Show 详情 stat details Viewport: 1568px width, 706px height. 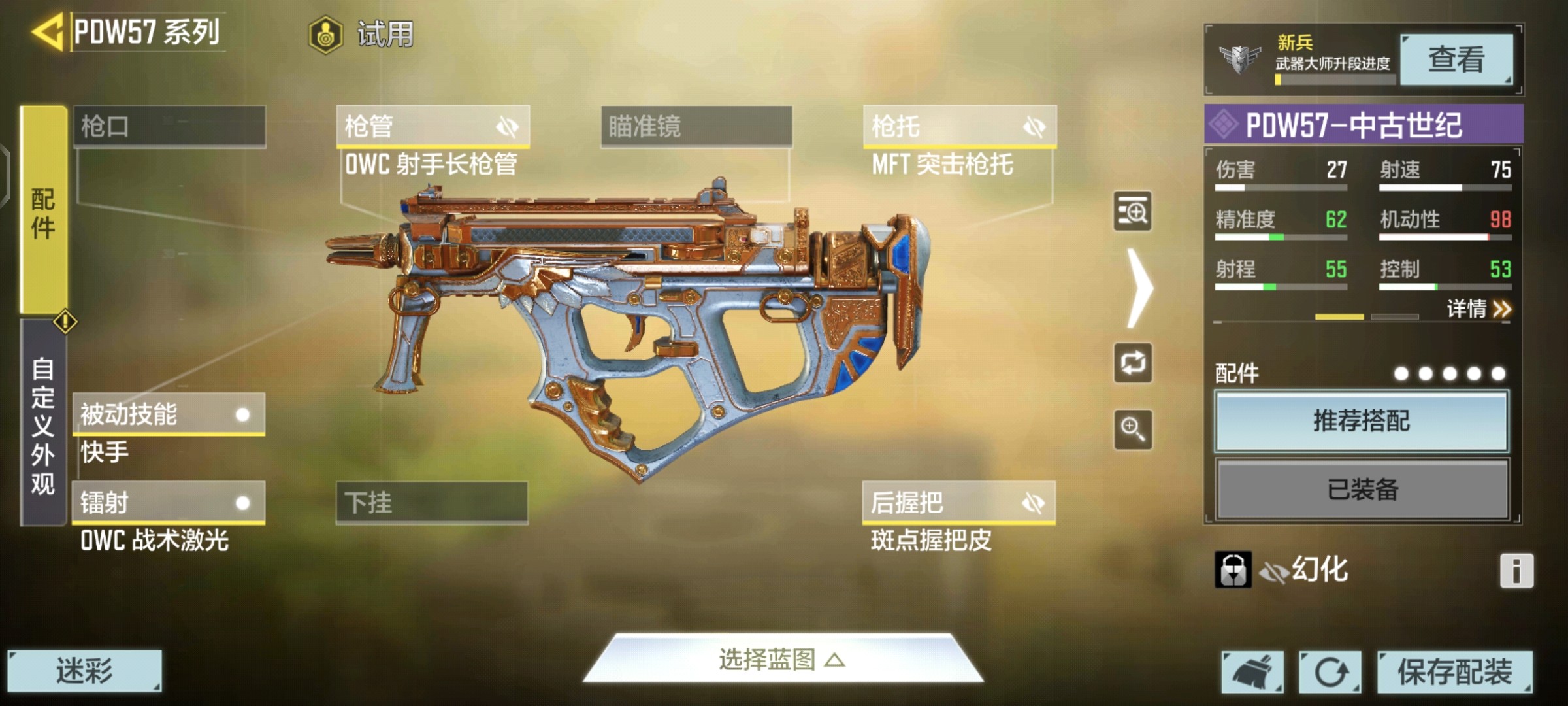[1478, 309]
